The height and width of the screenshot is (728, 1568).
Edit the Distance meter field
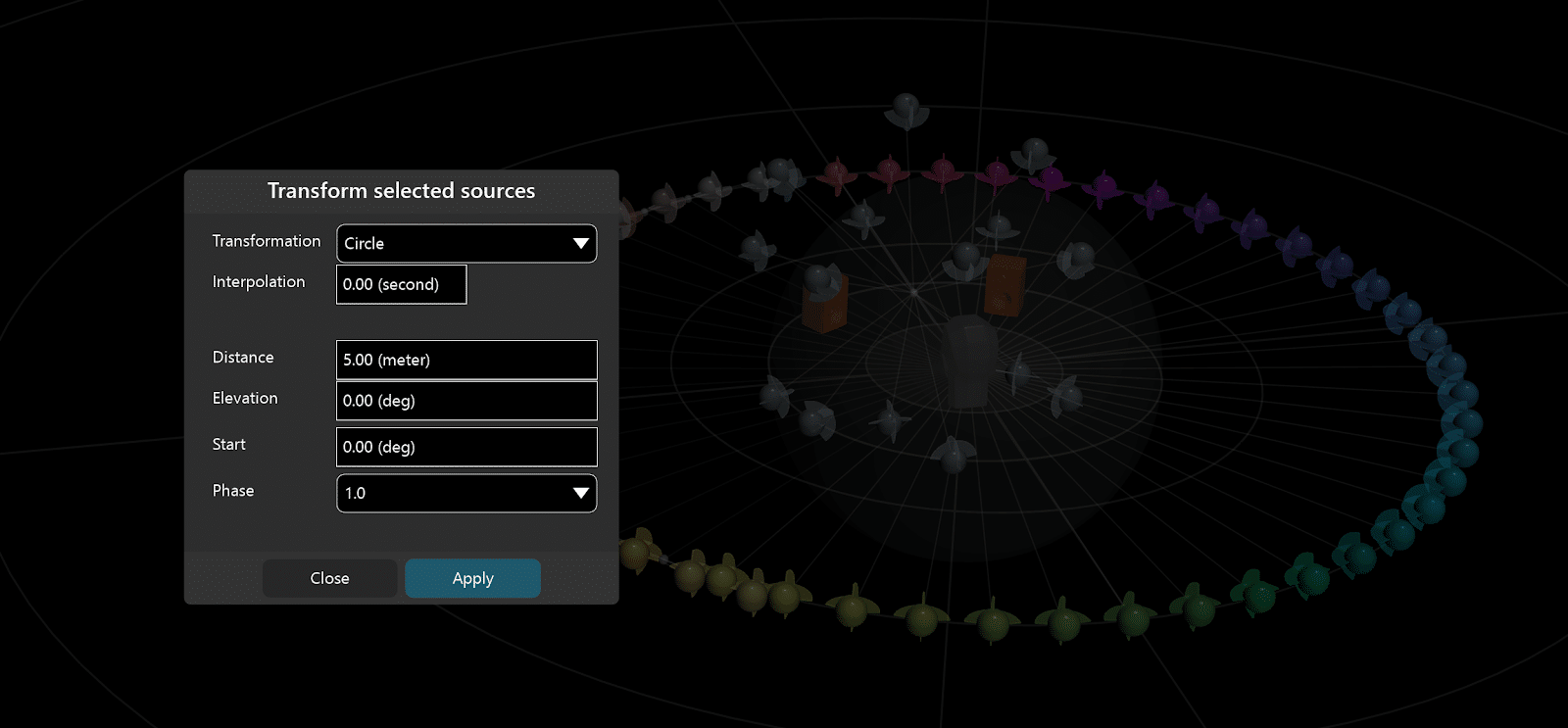[x=466, y=360]
